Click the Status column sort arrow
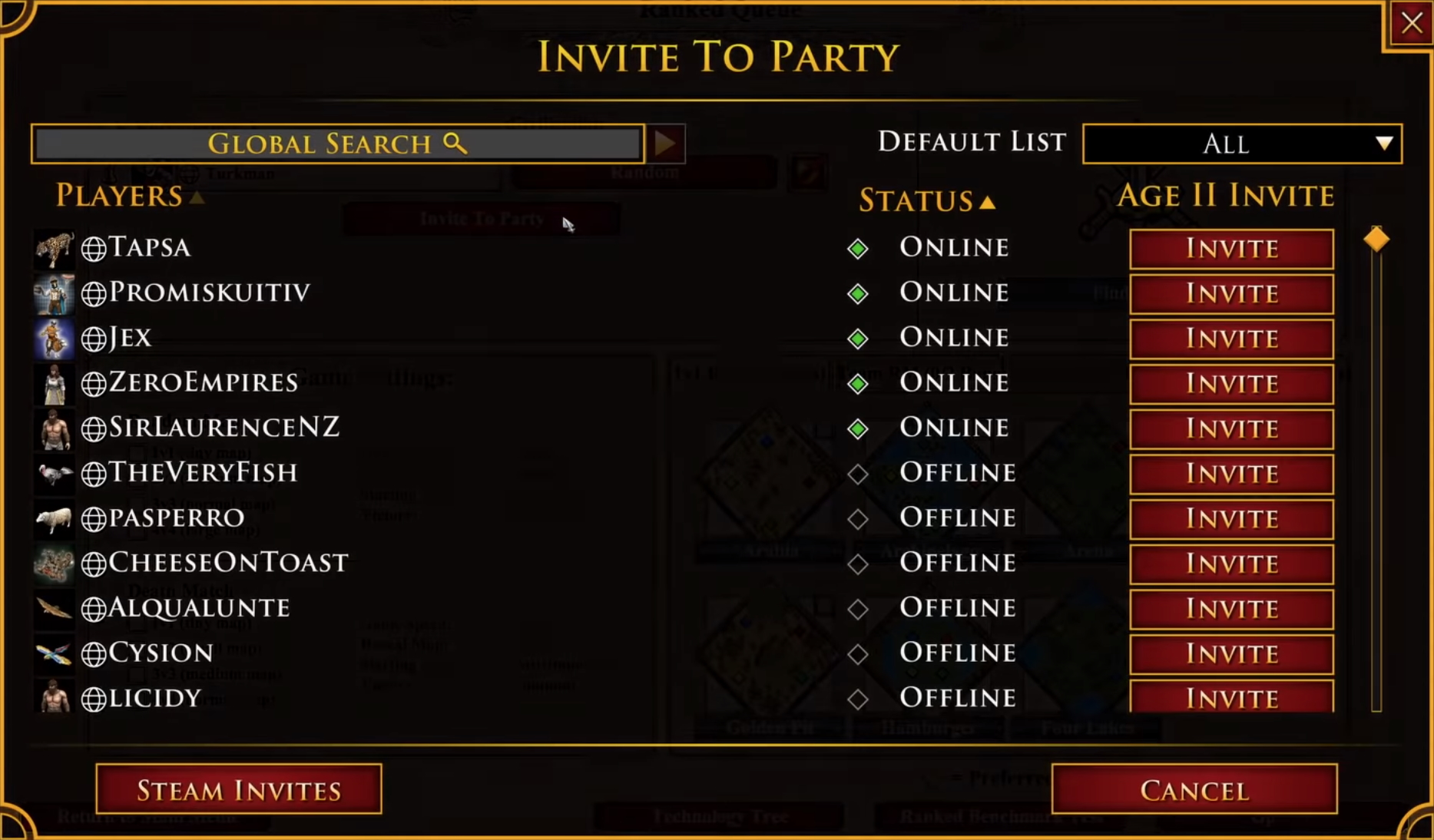Screen dimensions: 1434x840 (x=988, y=202)
